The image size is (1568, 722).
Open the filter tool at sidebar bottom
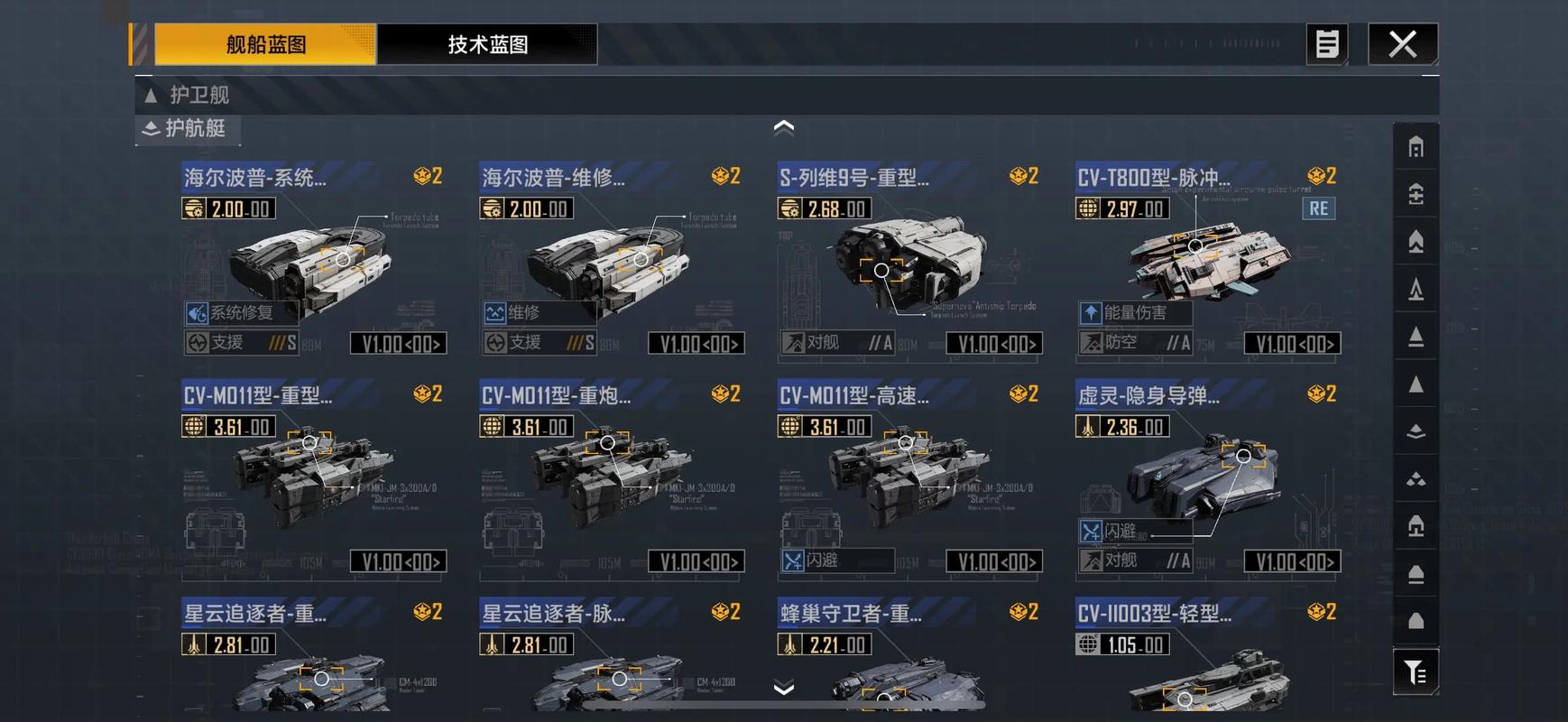1415,671
